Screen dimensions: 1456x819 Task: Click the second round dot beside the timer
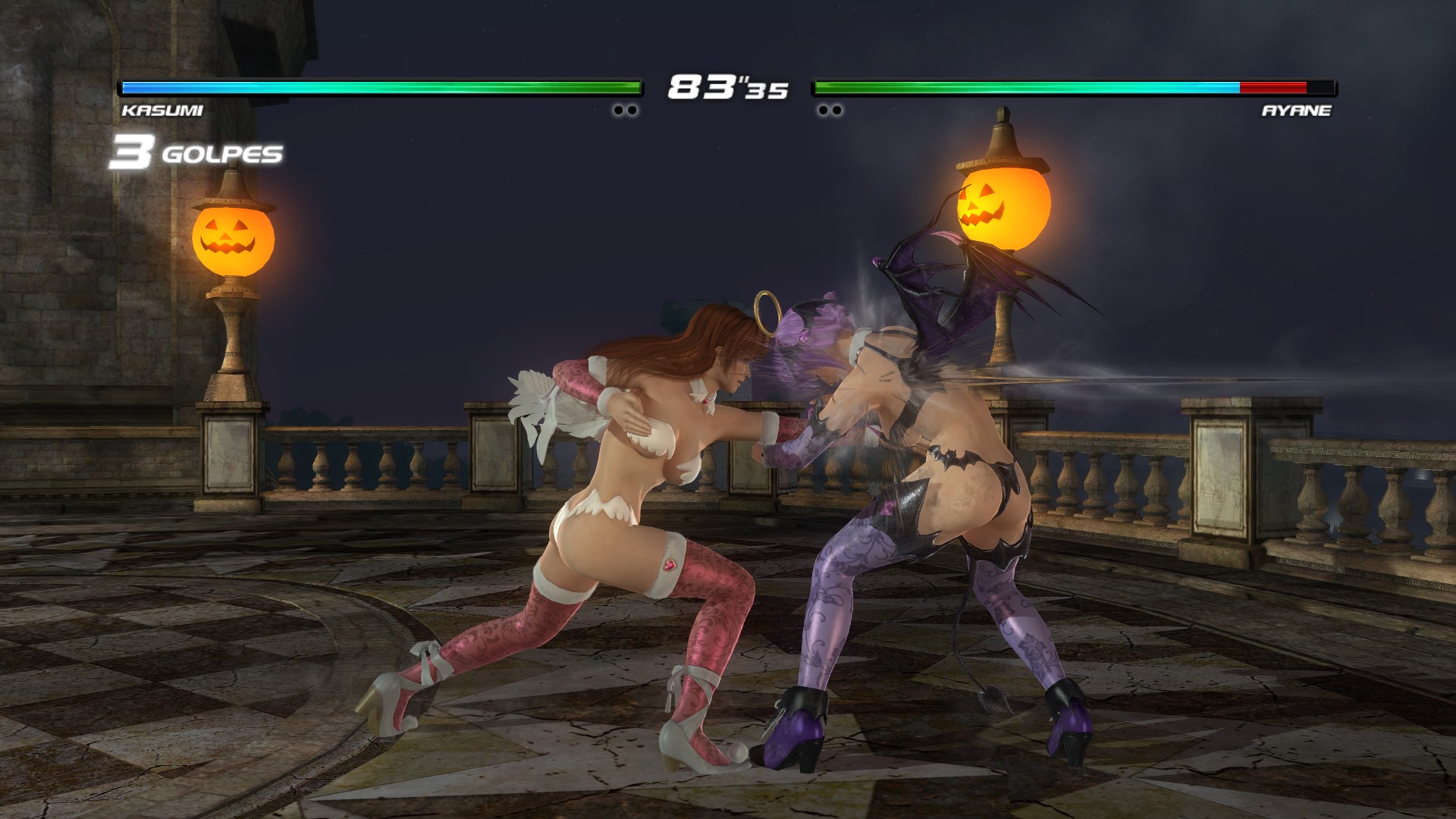click(x=631, y=111)
